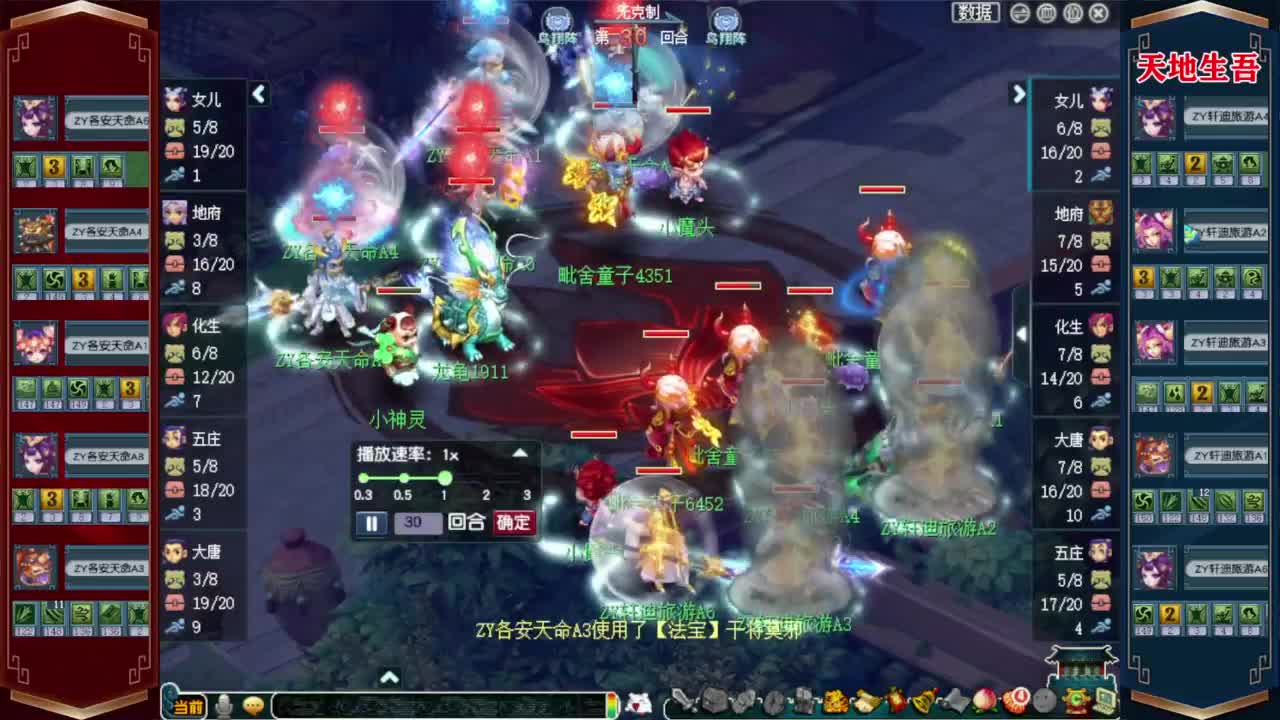Collapse the left battle panel with the arrow
This screenshot has height=720, width=1280.
259,95
